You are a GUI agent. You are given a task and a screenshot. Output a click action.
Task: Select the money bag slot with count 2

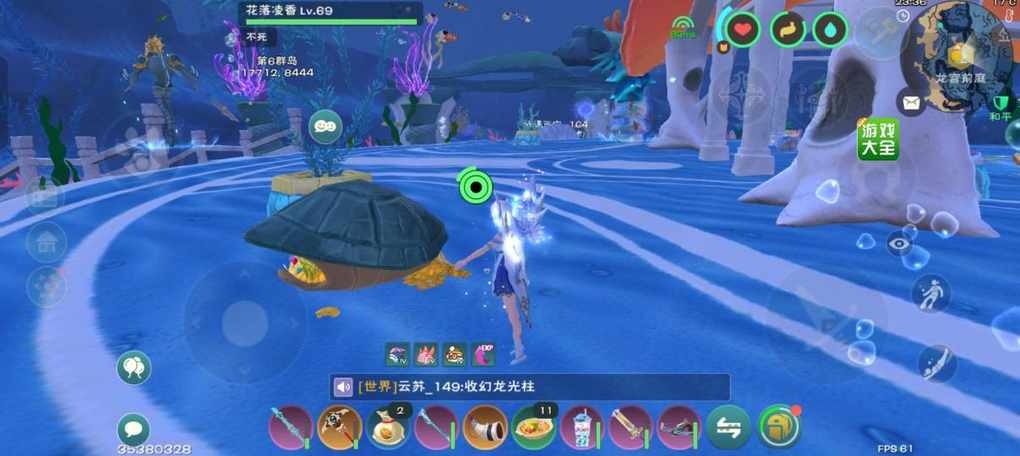[388, 428]
